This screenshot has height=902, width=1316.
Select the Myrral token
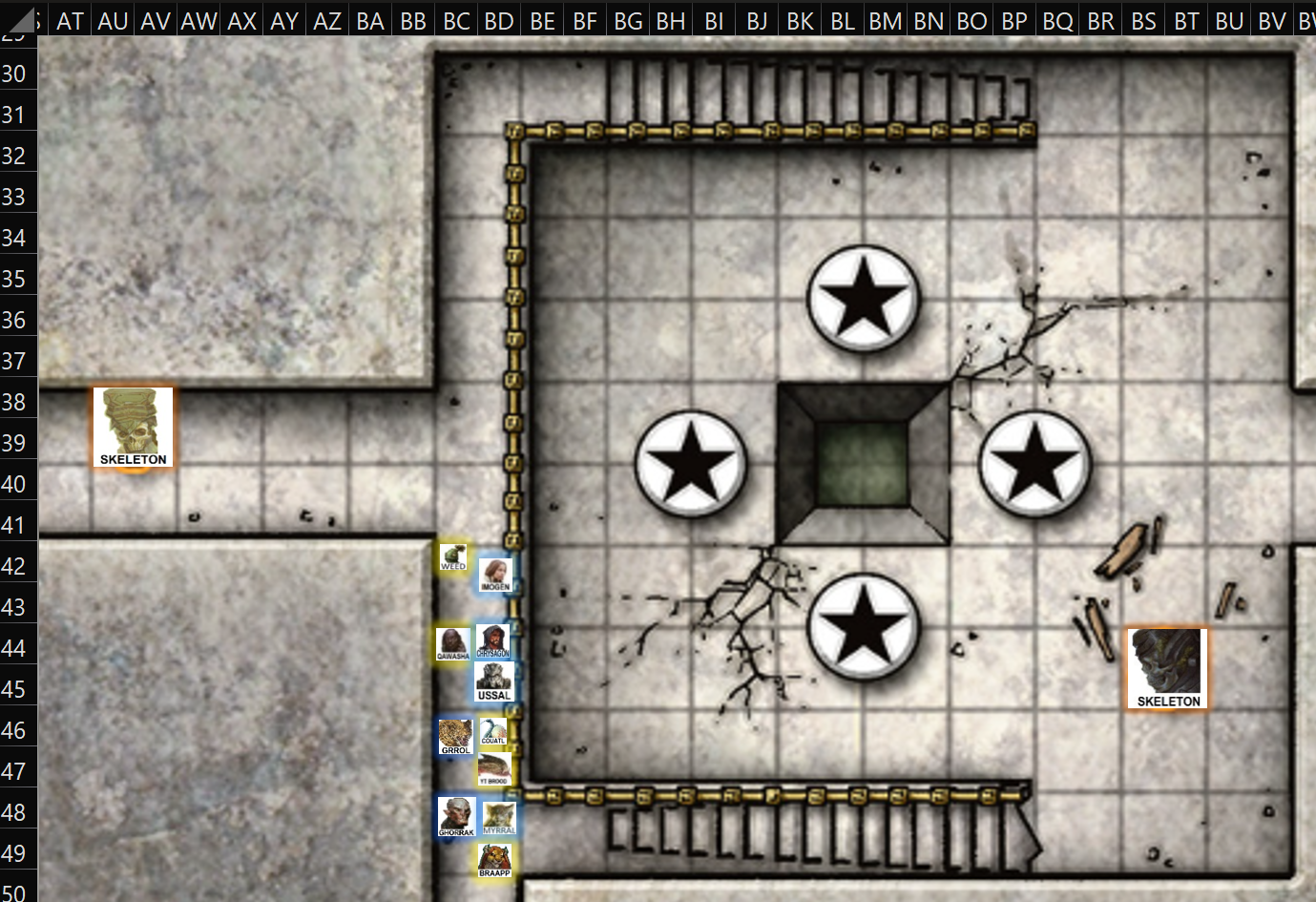[x=499, y=818]
